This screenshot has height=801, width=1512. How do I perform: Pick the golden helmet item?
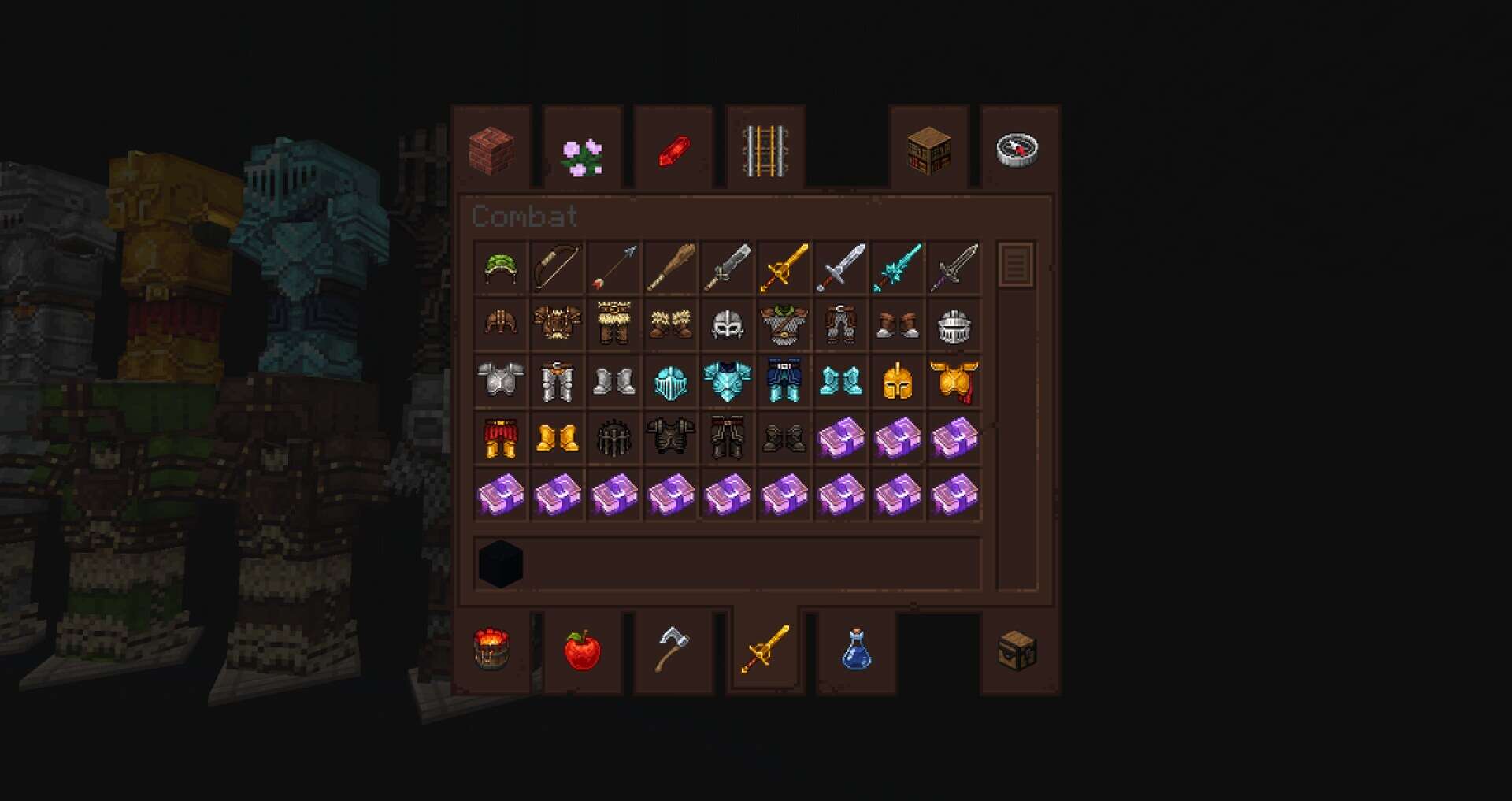pos(898,381)
